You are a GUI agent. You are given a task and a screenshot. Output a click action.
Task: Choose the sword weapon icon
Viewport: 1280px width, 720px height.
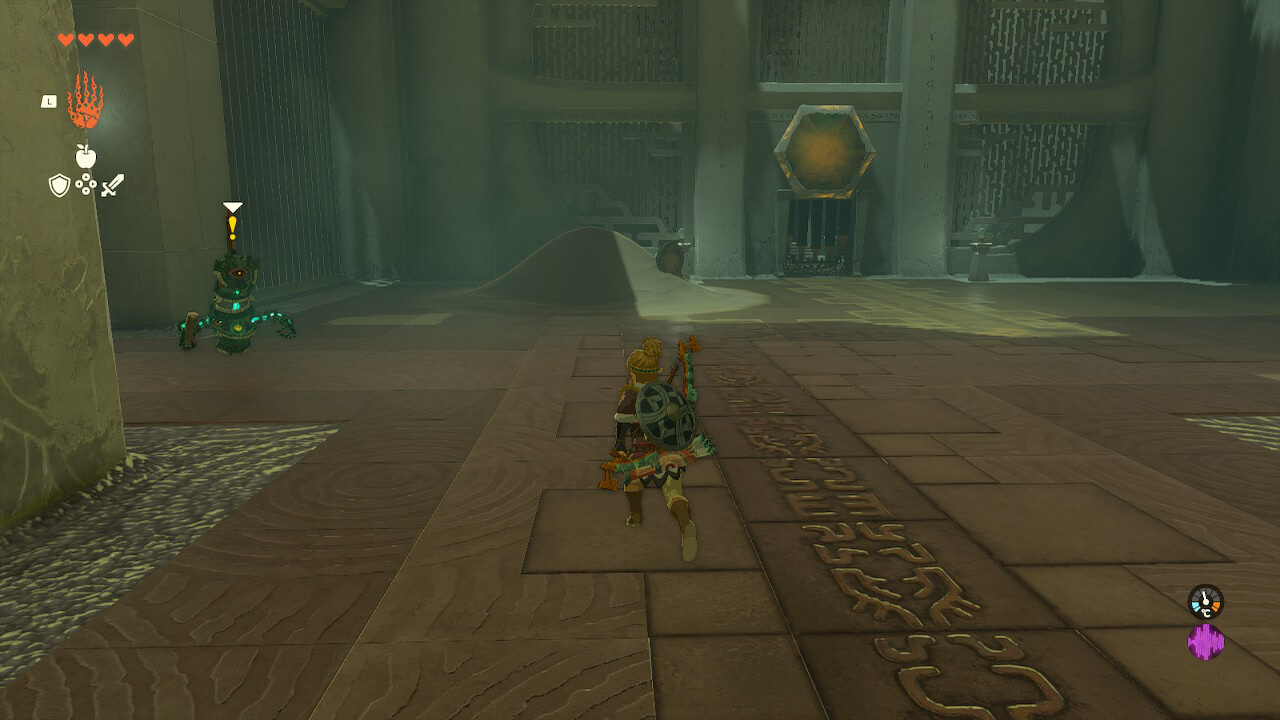(x=112, y=185)
